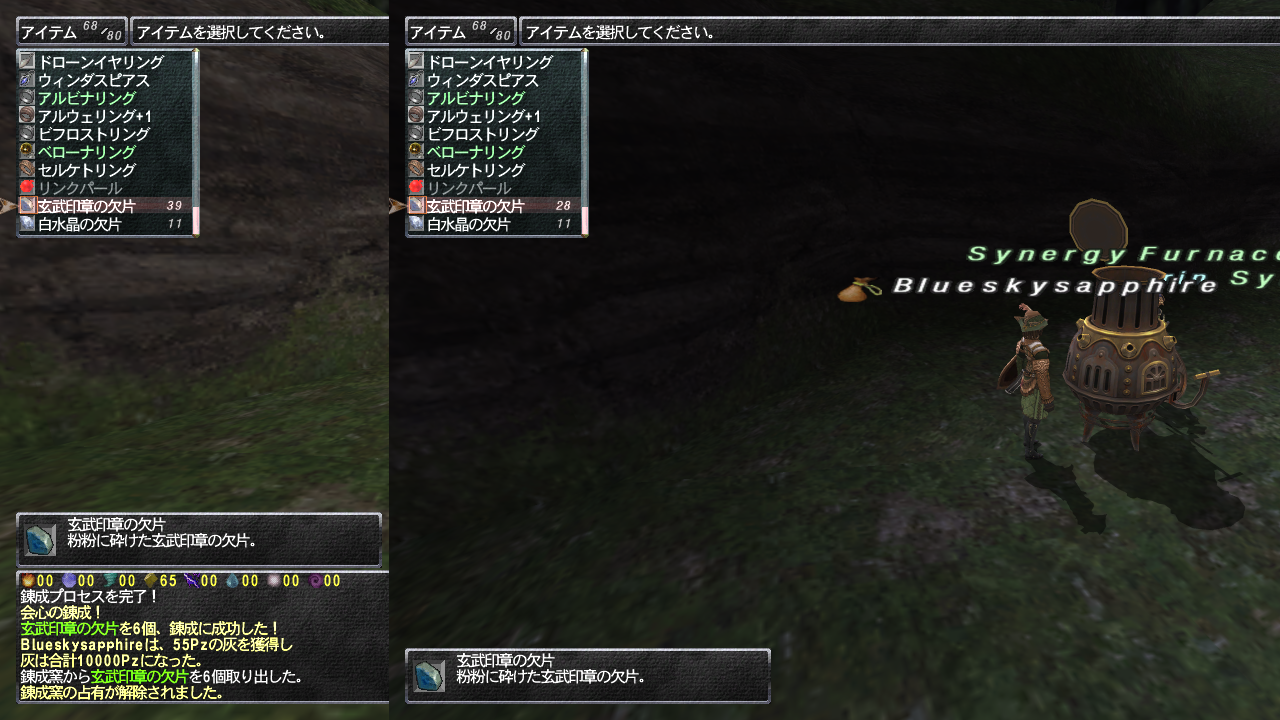Viewport: 1280px width, 720px height.
Task: Choose ドローンイヤリング in the list holding 39 玄武印章の欠片
Action: 100,62
